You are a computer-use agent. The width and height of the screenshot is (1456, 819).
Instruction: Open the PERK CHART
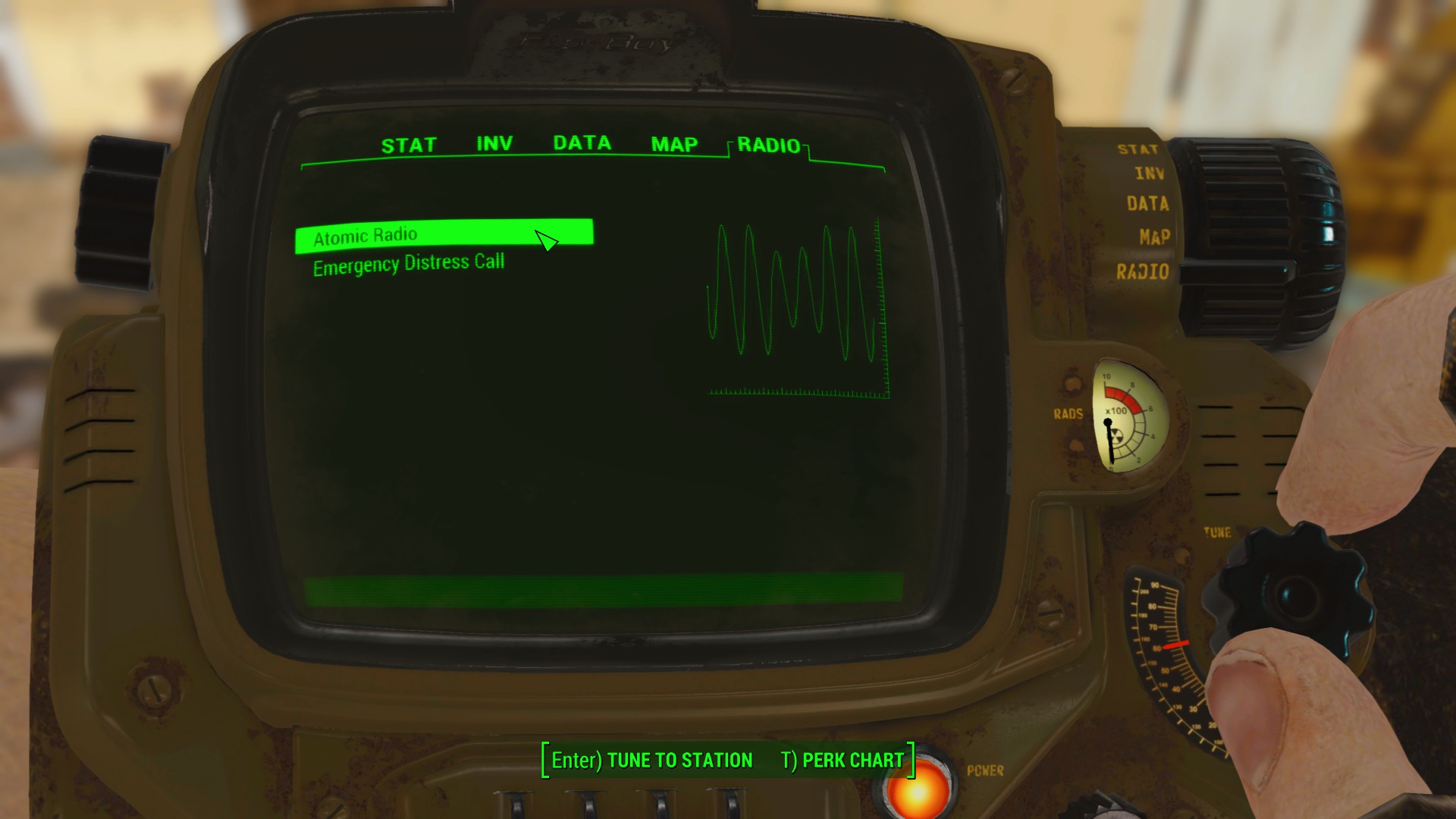(844, 760)
